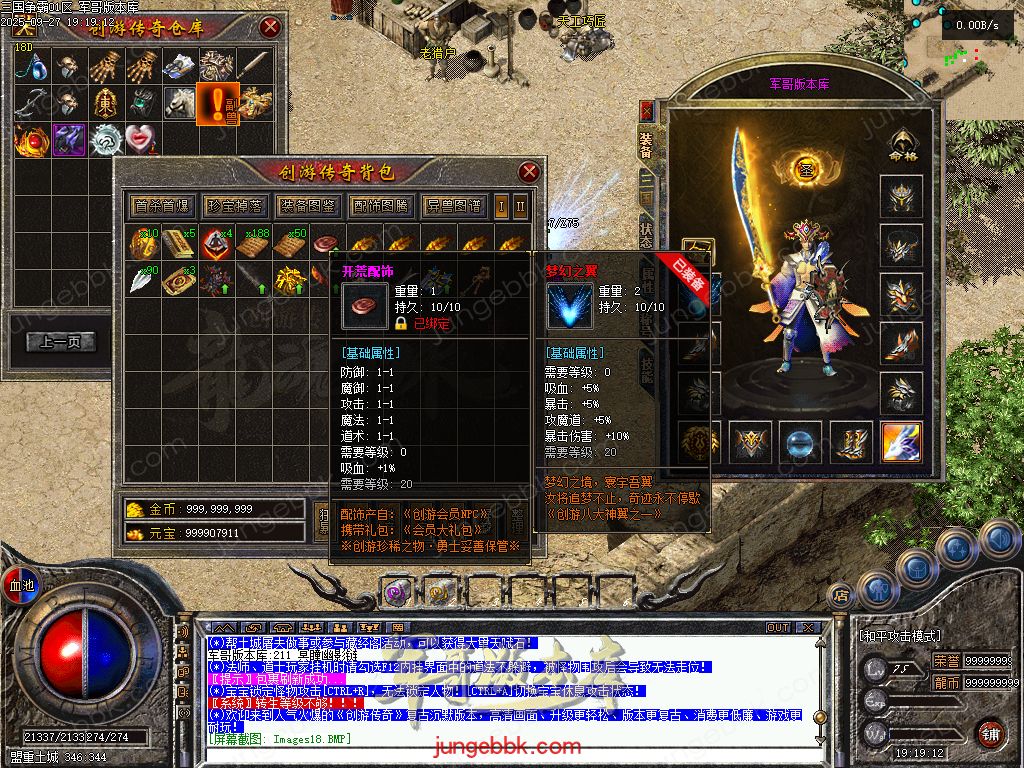The height and width of the screenshot is (768, 1024).
Task: Select the glowing white wing equipment slot
Action: point(901,441)
